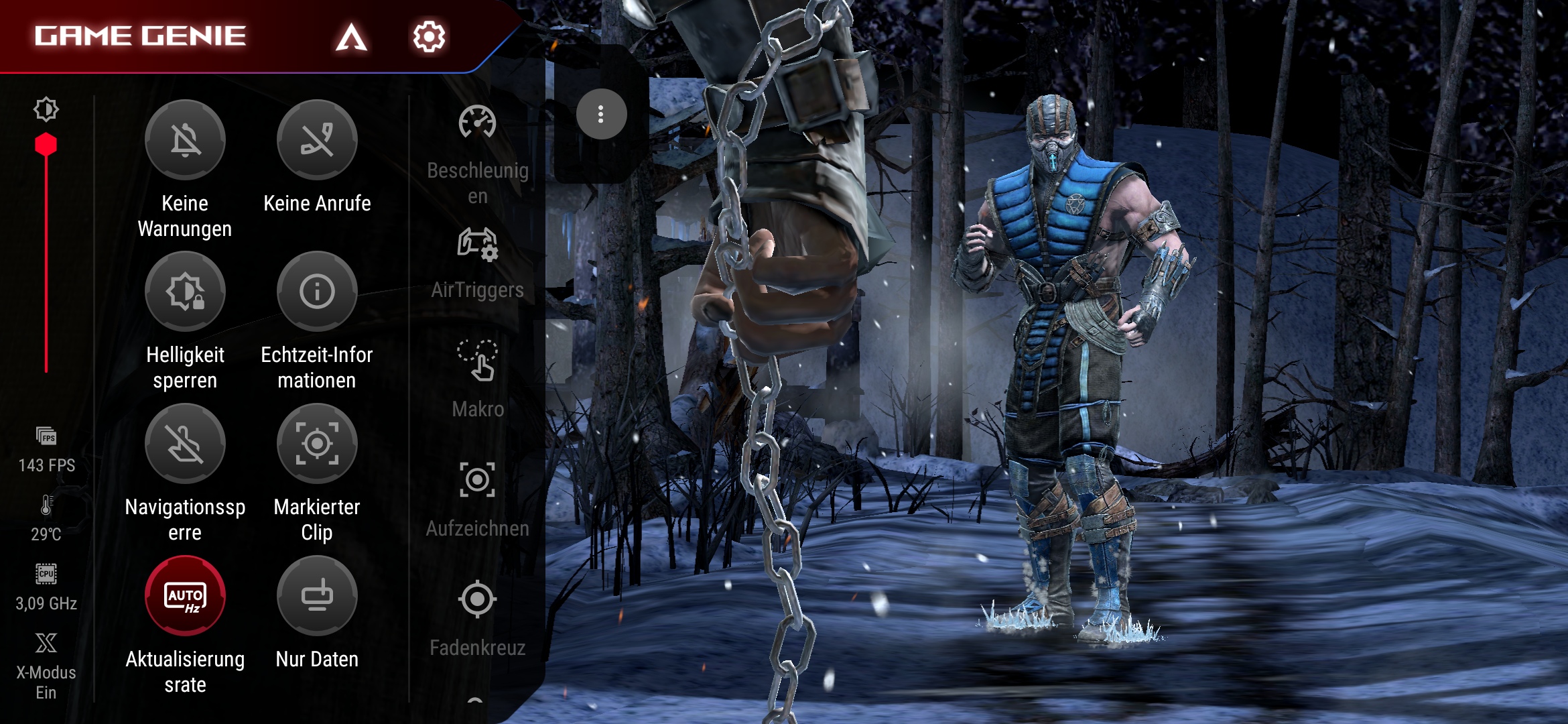Viewport: 1568px width, 724px height.
Task: Open AirTriggers controller settings
Action: tap(477, 244)
